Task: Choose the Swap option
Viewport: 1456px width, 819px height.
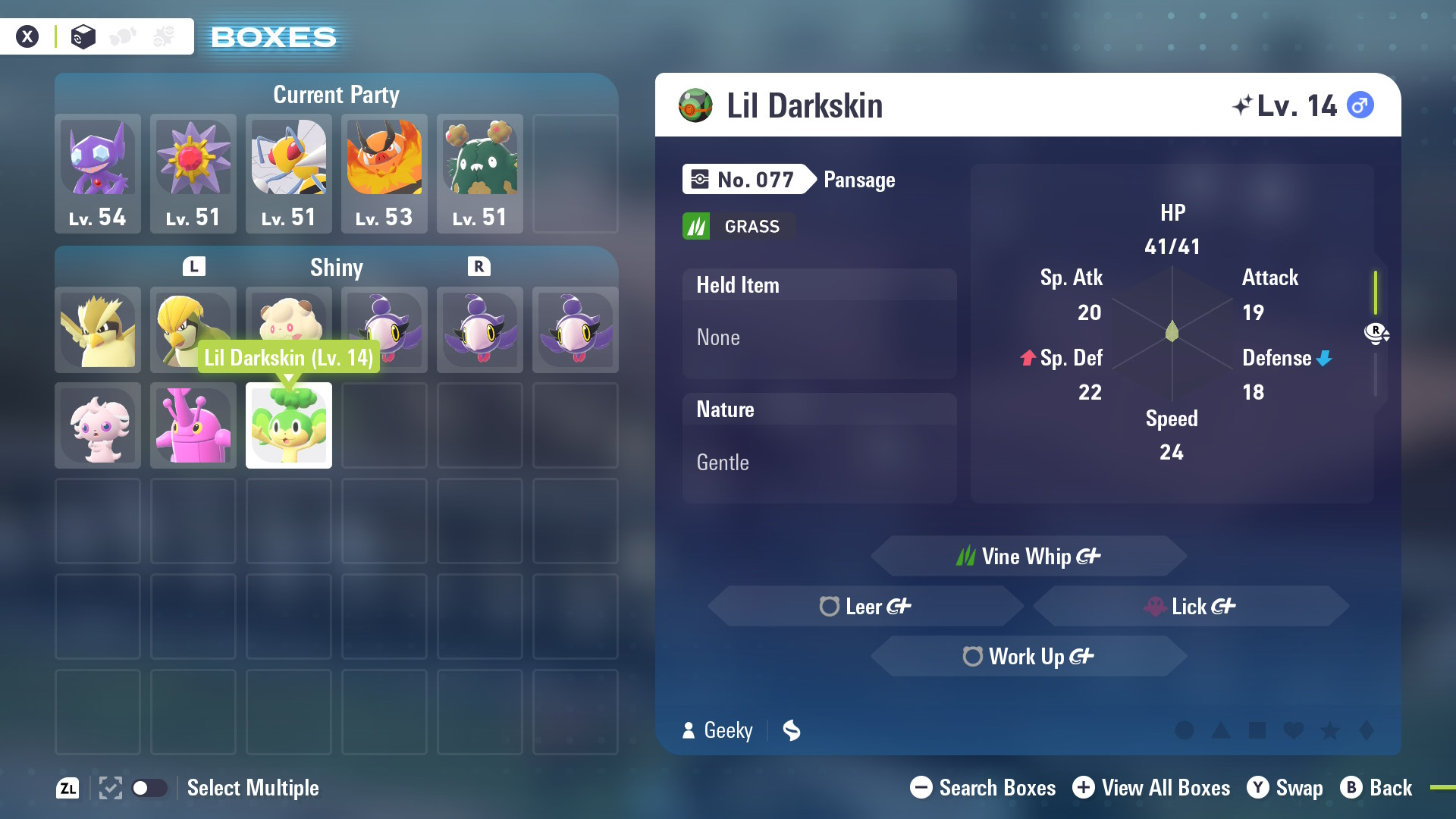Action: coord(1285,788)
